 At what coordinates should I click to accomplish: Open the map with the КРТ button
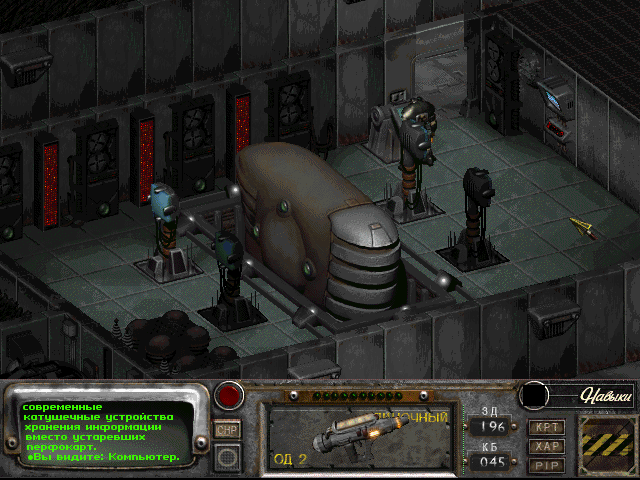pos(547,427)
